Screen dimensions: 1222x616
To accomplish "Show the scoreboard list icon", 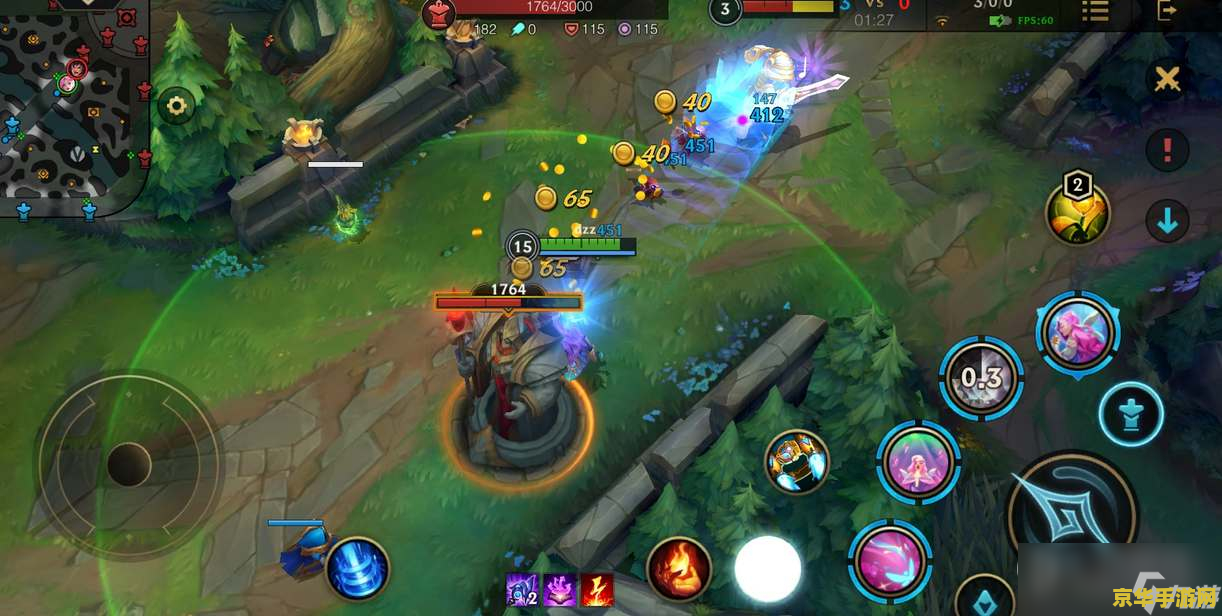I will click(1096, 11).
